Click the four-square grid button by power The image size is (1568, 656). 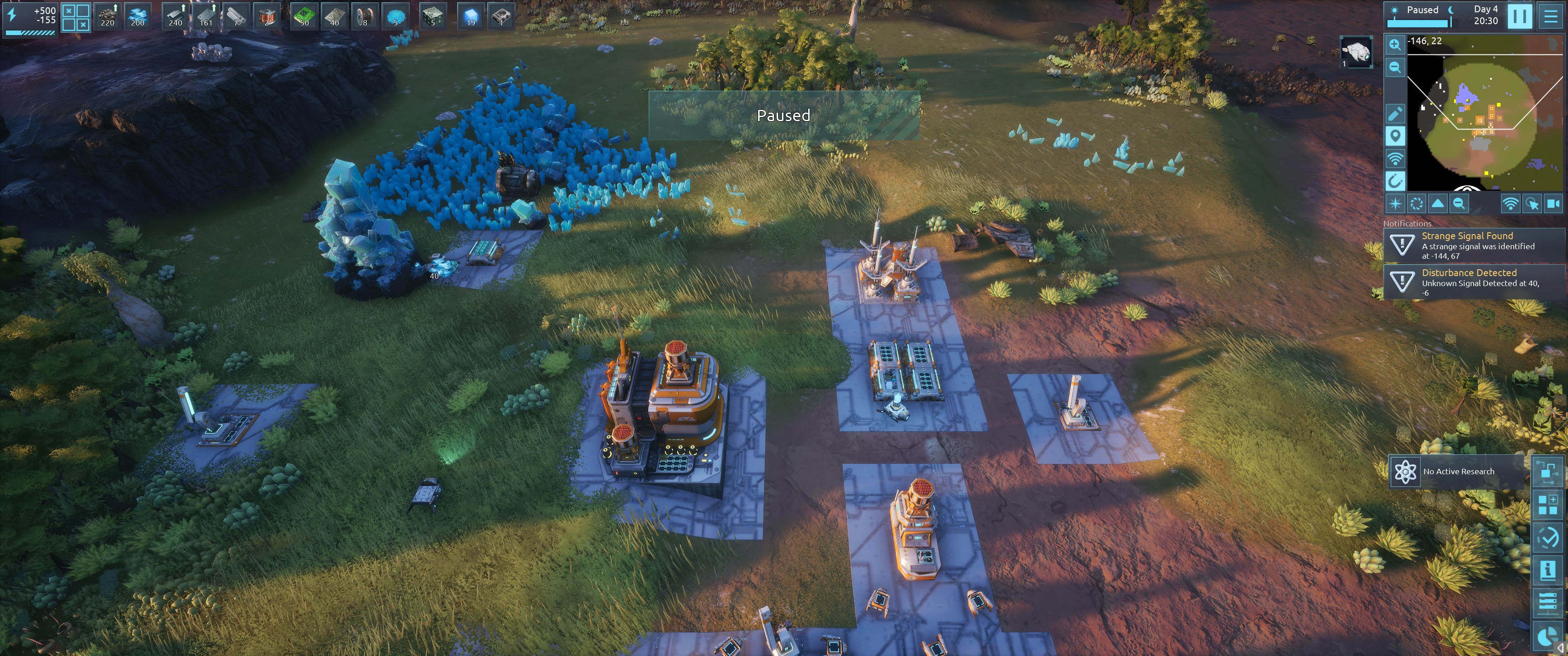click(76, 17)
